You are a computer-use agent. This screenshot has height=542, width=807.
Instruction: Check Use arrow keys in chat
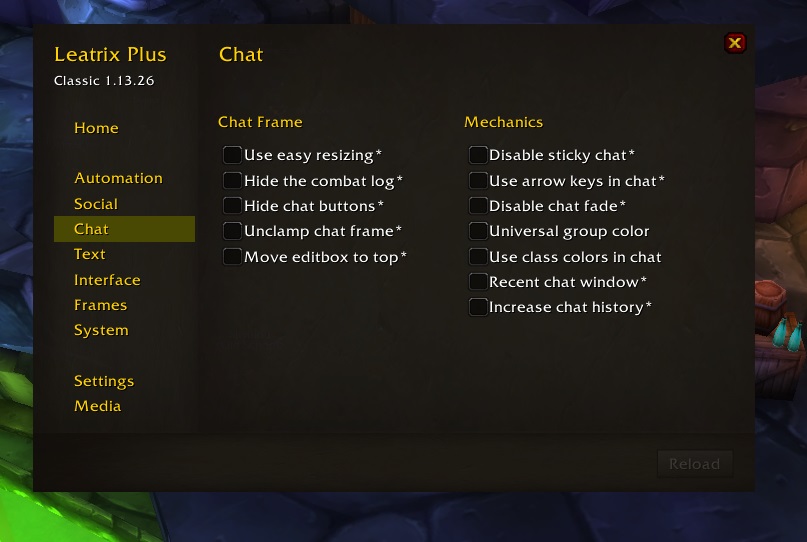point(478,181)
